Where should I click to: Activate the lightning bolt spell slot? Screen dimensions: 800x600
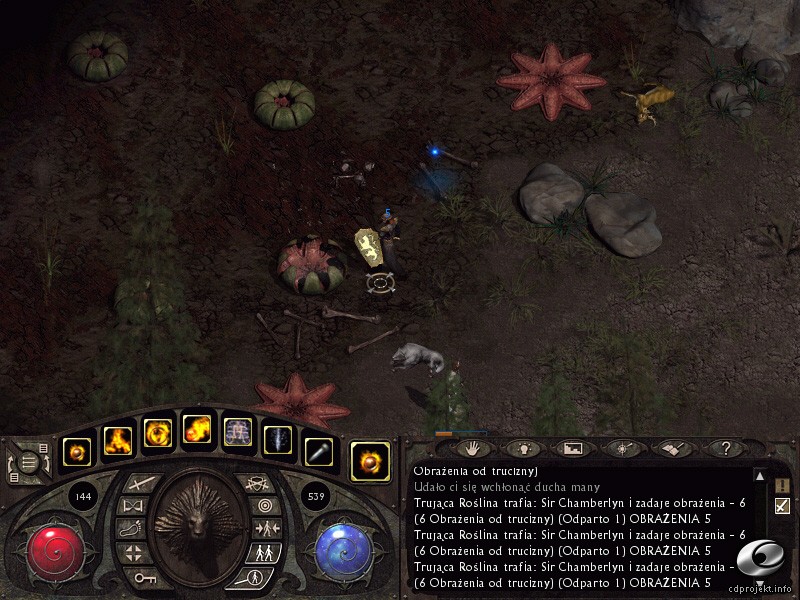tap(277, 440)
